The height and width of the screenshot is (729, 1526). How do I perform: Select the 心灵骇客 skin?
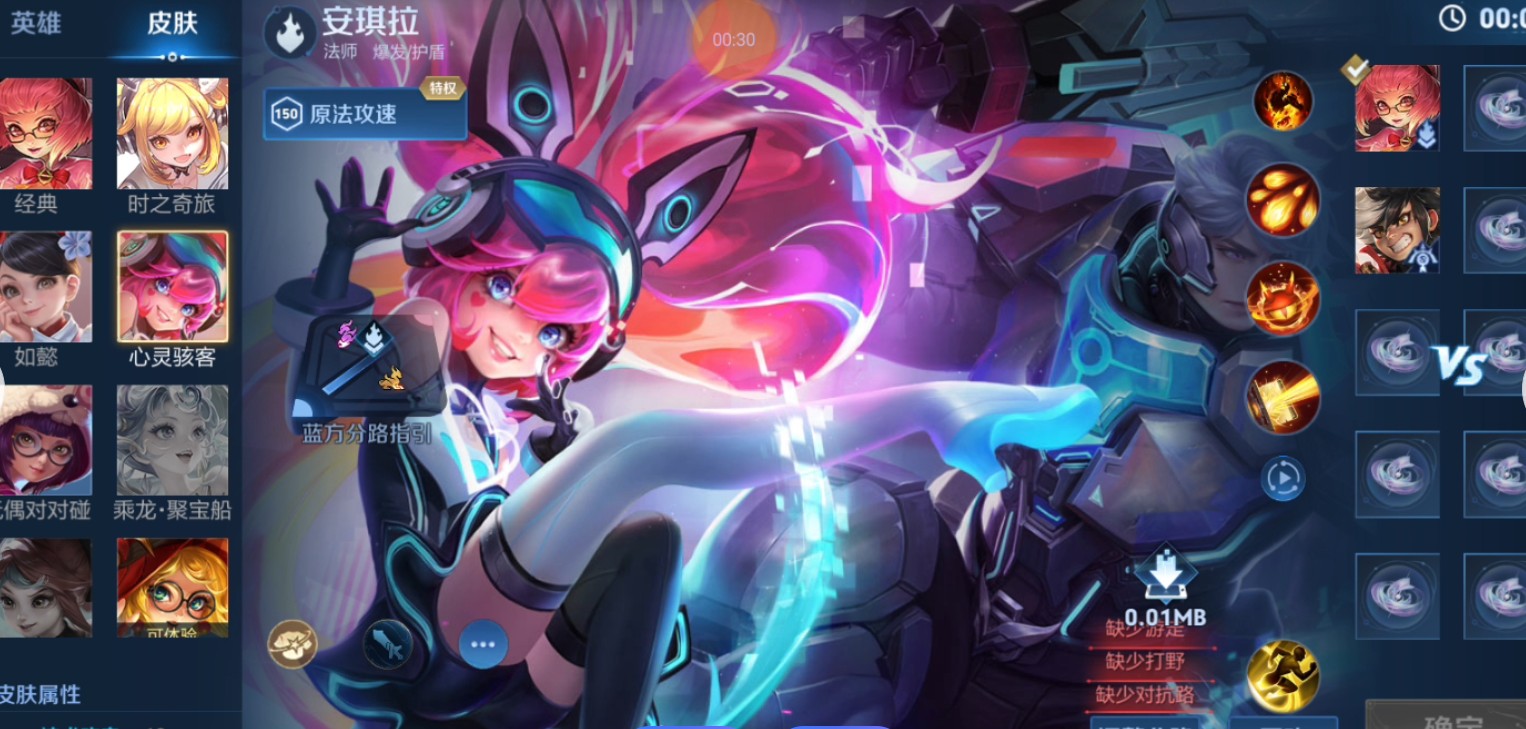click(x=172, y=286)
